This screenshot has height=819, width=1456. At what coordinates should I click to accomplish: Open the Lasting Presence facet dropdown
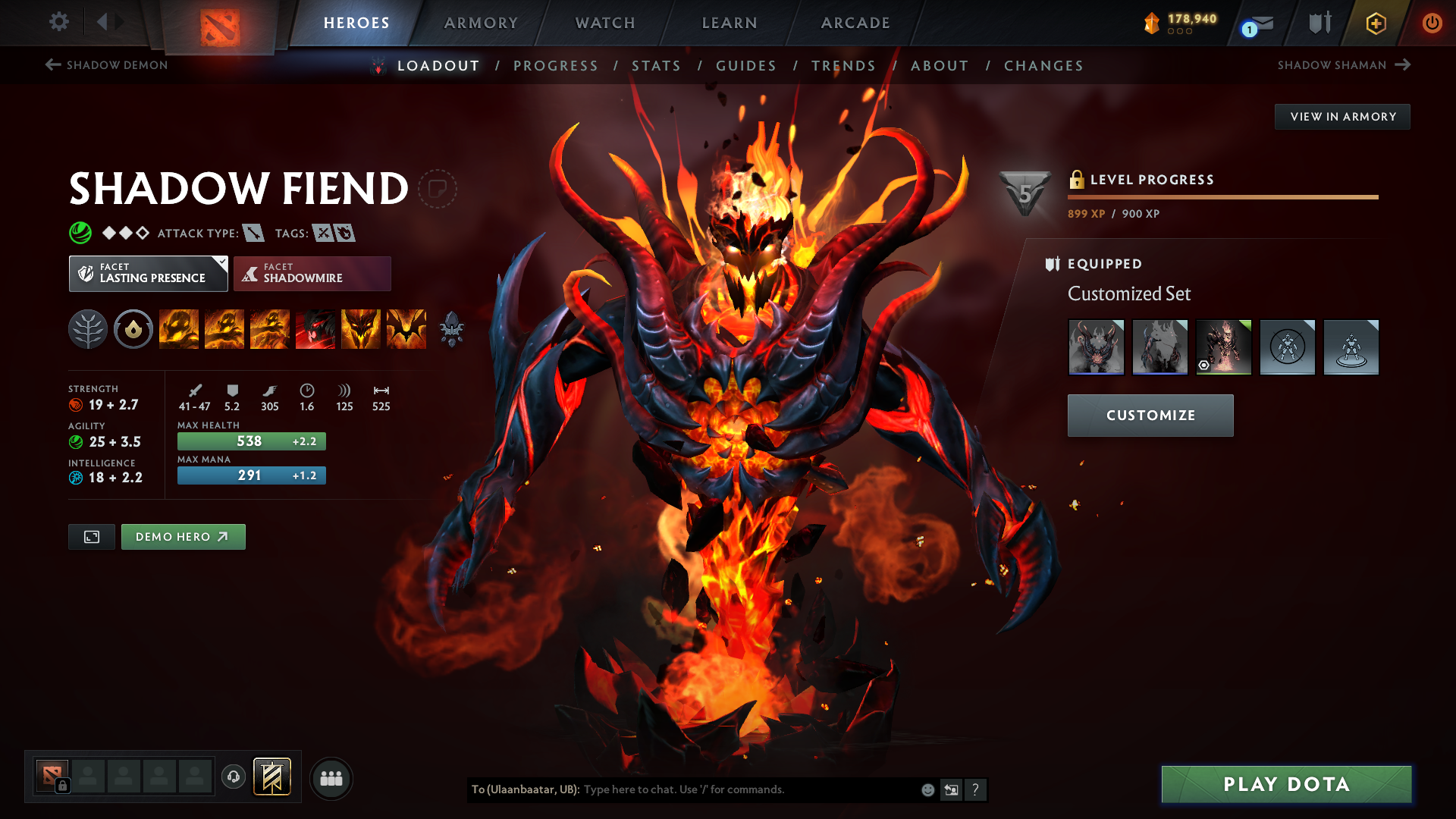[148, 273]
